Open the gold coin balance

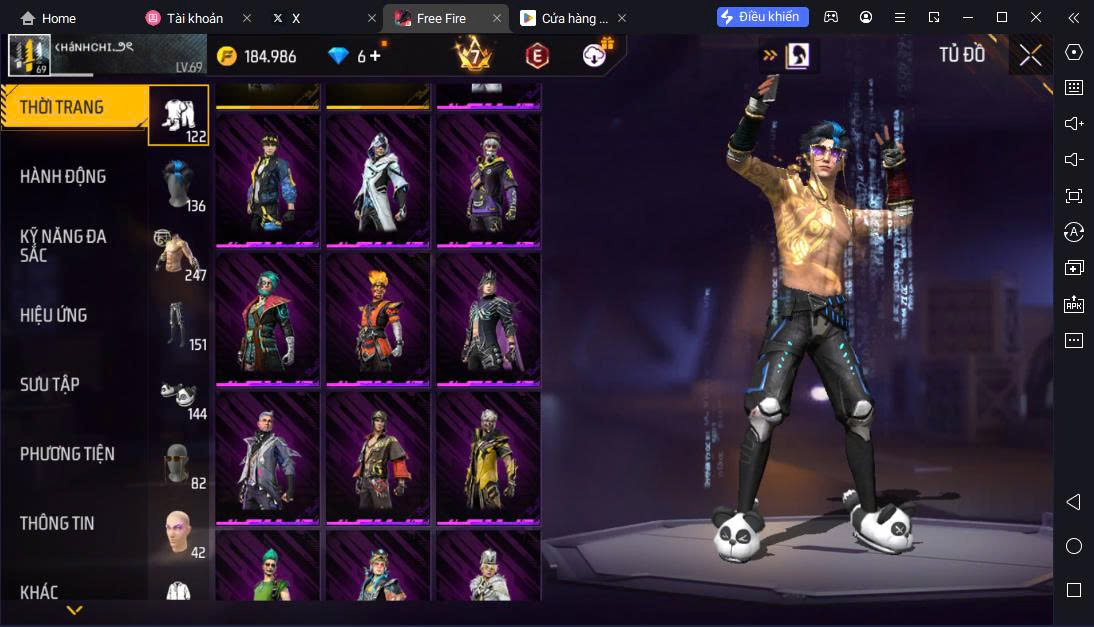(x=258, y=56)
